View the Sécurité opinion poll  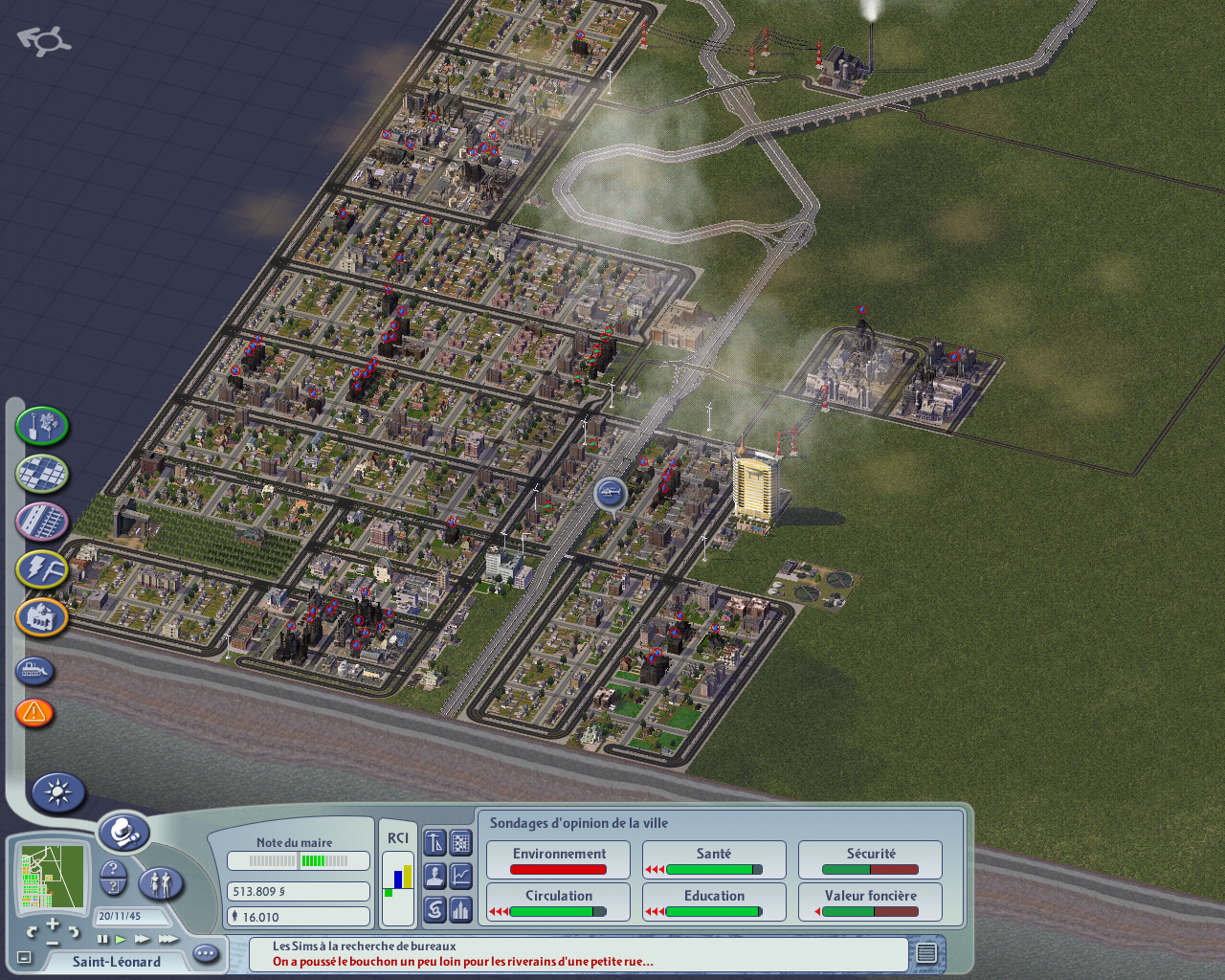point(870,859)
